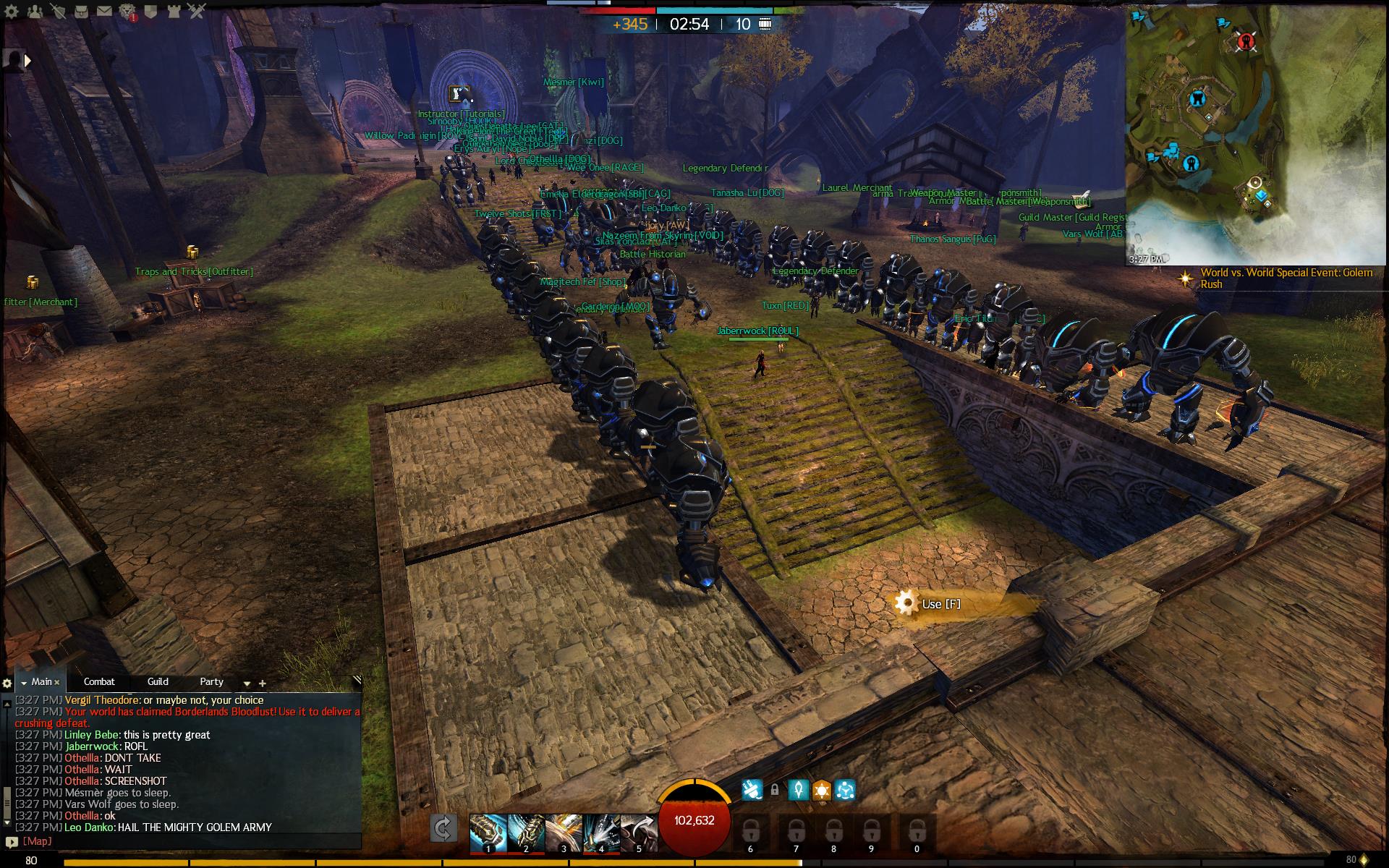Add a new chat tab with the plus button

[262, 683]
